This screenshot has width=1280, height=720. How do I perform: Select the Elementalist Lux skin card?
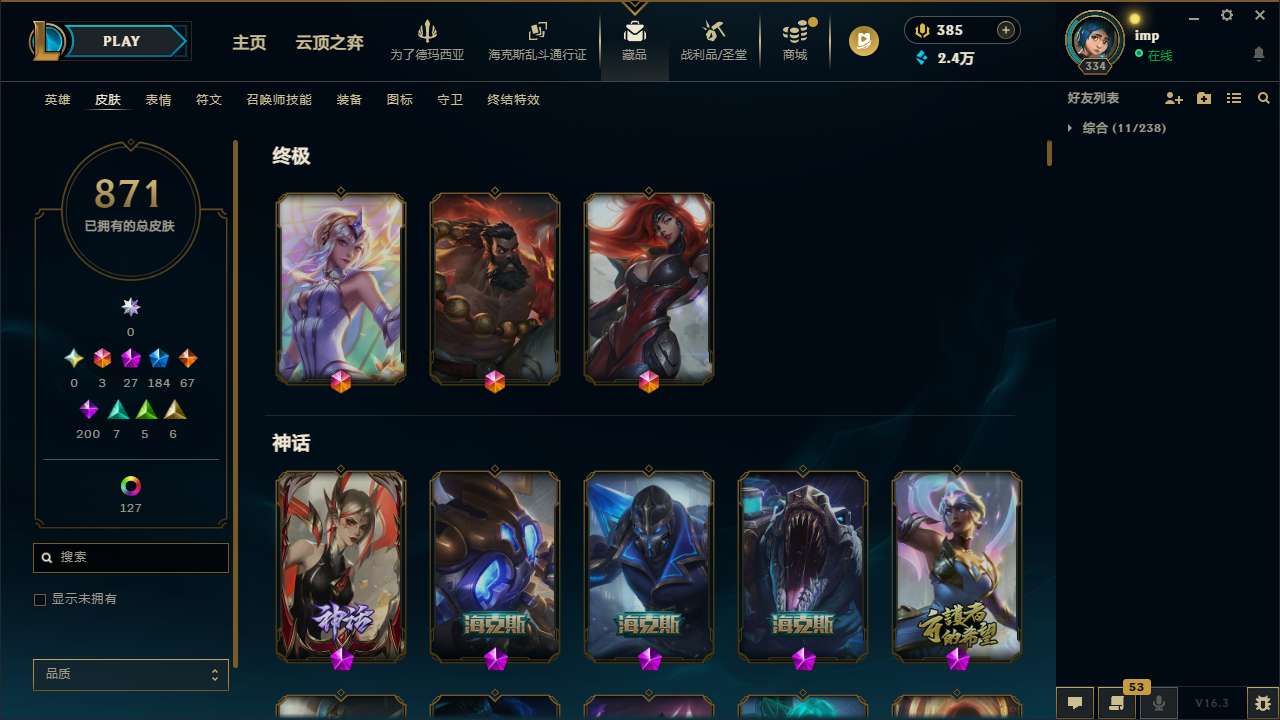341,288
